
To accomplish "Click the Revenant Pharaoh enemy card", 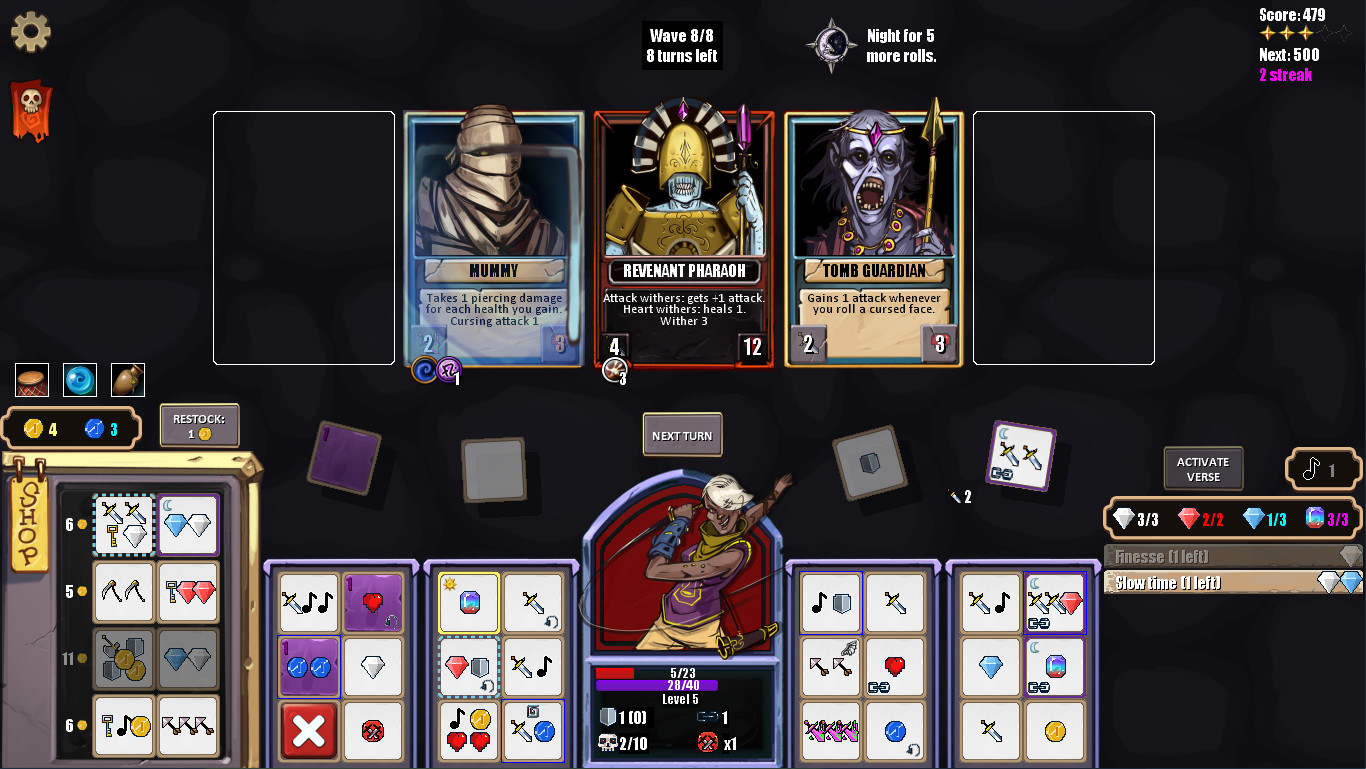I will [x=683, y=237].
